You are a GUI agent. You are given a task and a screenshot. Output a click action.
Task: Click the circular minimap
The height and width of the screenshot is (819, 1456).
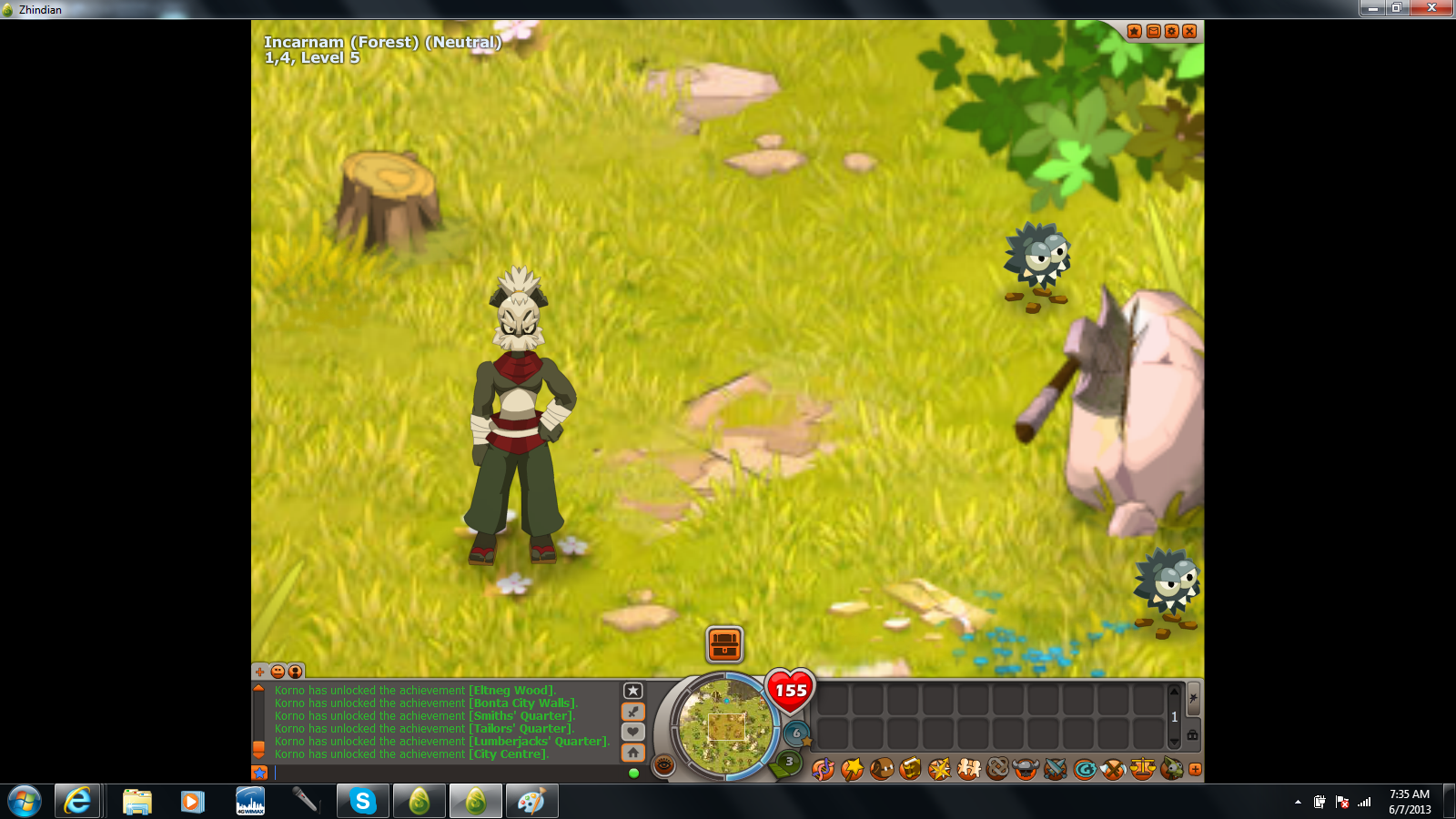pos(725,727)
